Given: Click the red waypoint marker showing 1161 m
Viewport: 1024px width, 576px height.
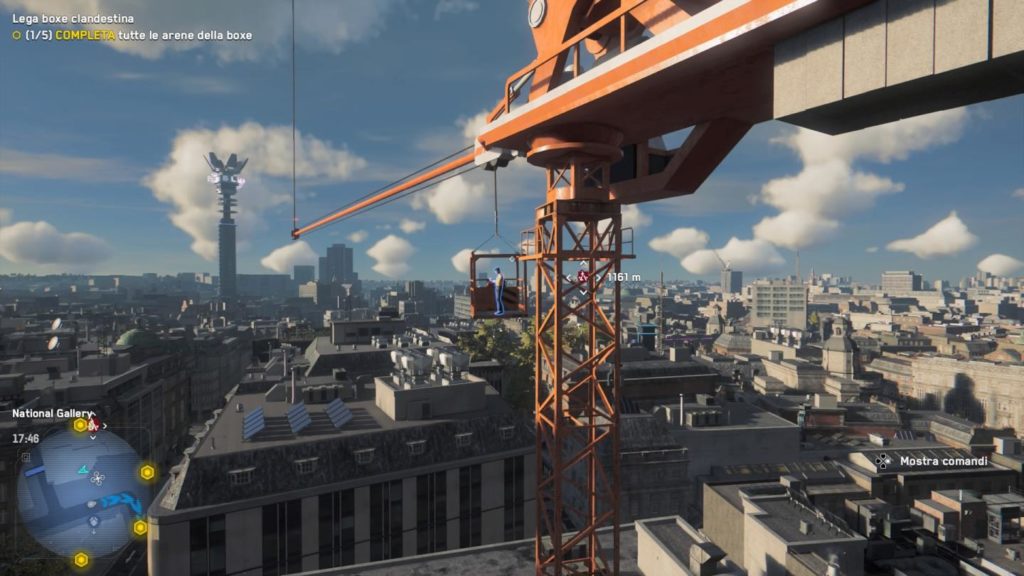Looking at the screenshot, I should pos(583,276).
